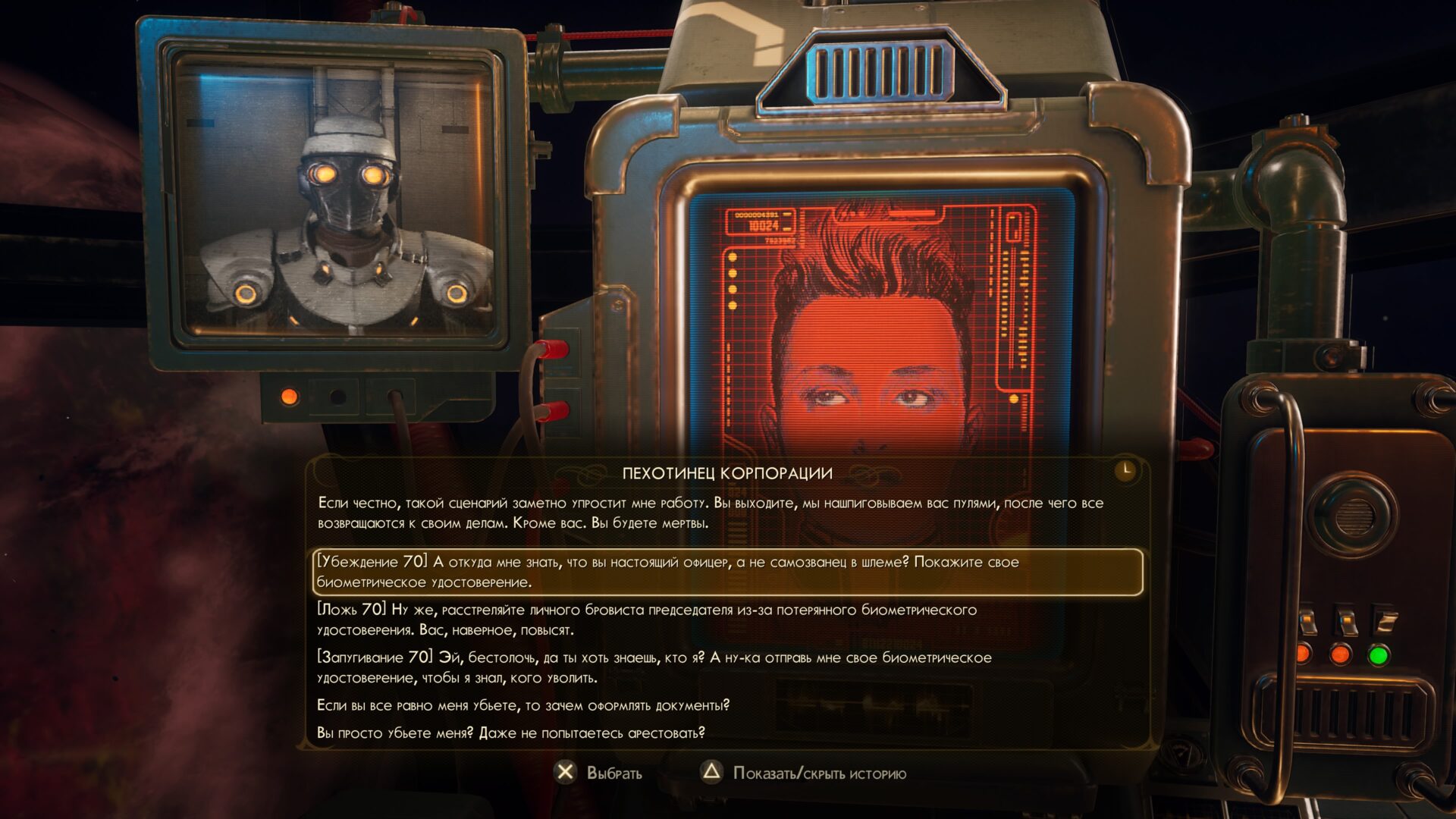Image resolution: width=1456 pixels, height=819 pixels.
Task: Pick the [Запугивание 70] intimidation reply
Action: point(654,667)
